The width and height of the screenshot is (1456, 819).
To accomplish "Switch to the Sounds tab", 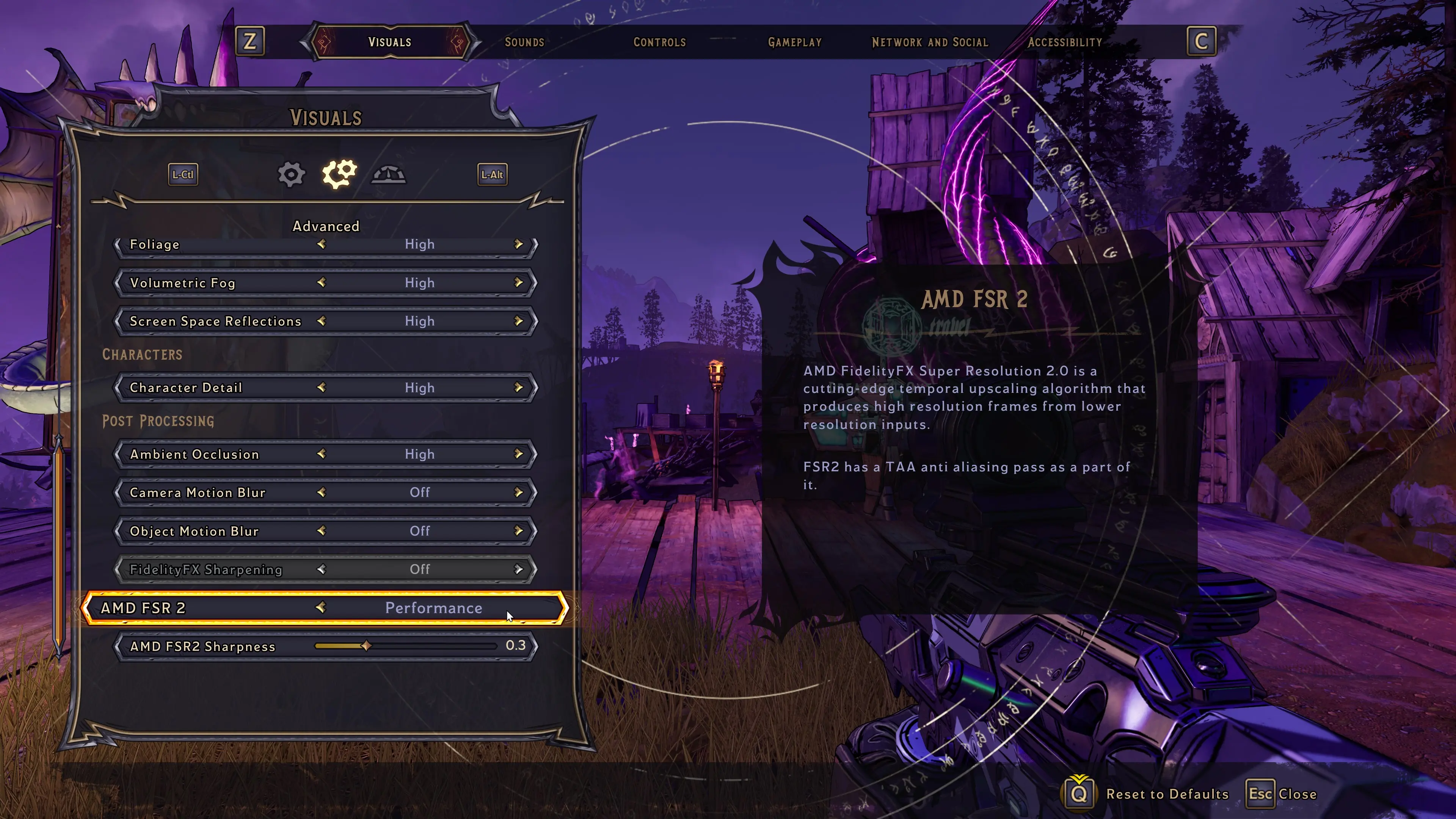I will click(x=524, y=42).
